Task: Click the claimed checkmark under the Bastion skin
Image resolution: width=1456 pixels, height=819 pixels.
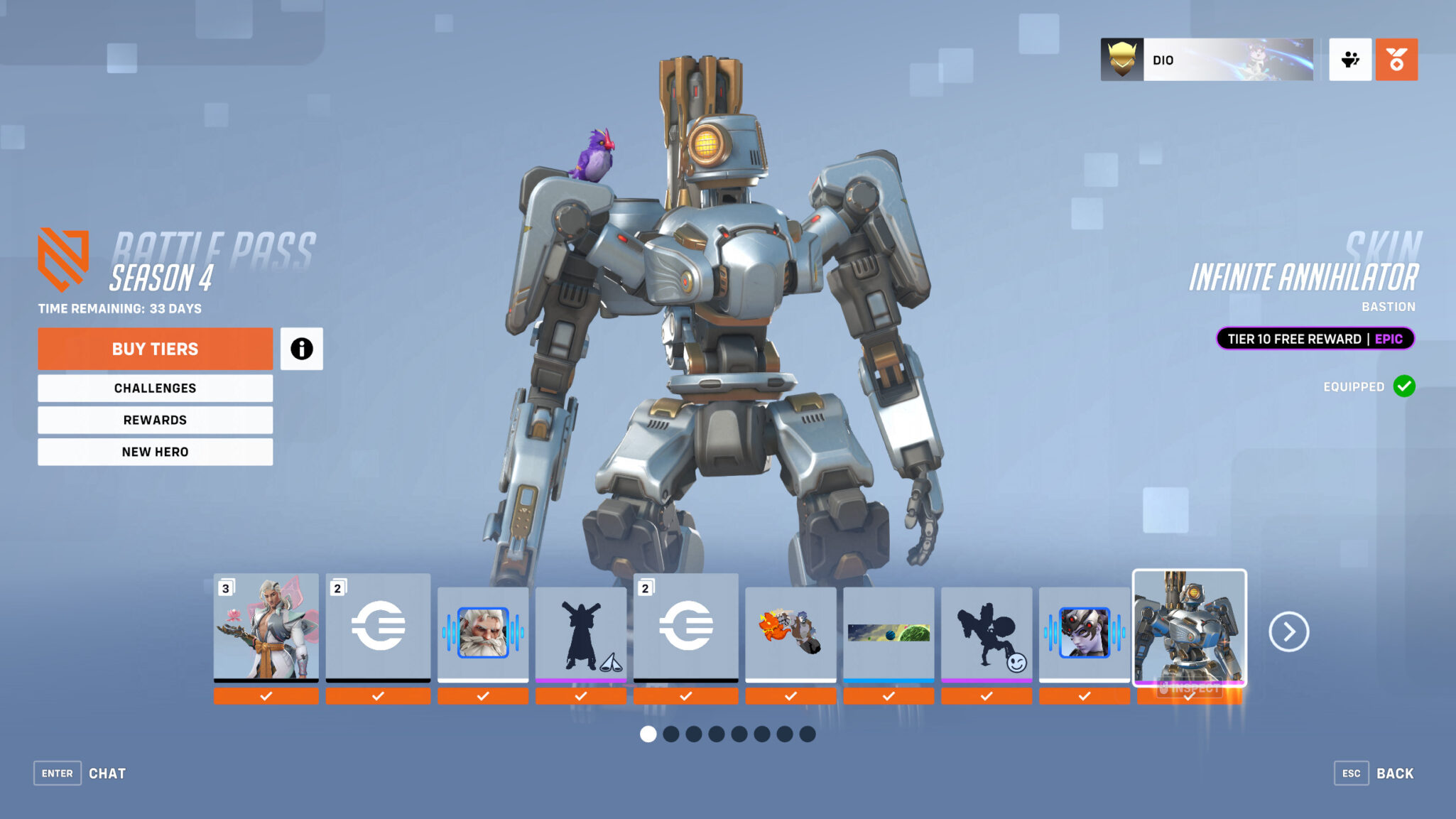Action: click(1189, 696)
